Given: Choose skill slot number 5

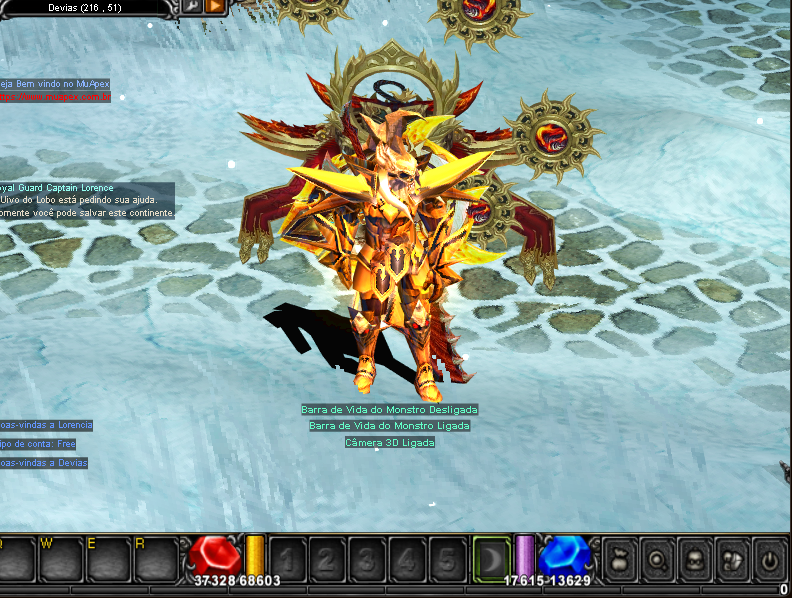Looking at the screenshot, I should (447, 558).
